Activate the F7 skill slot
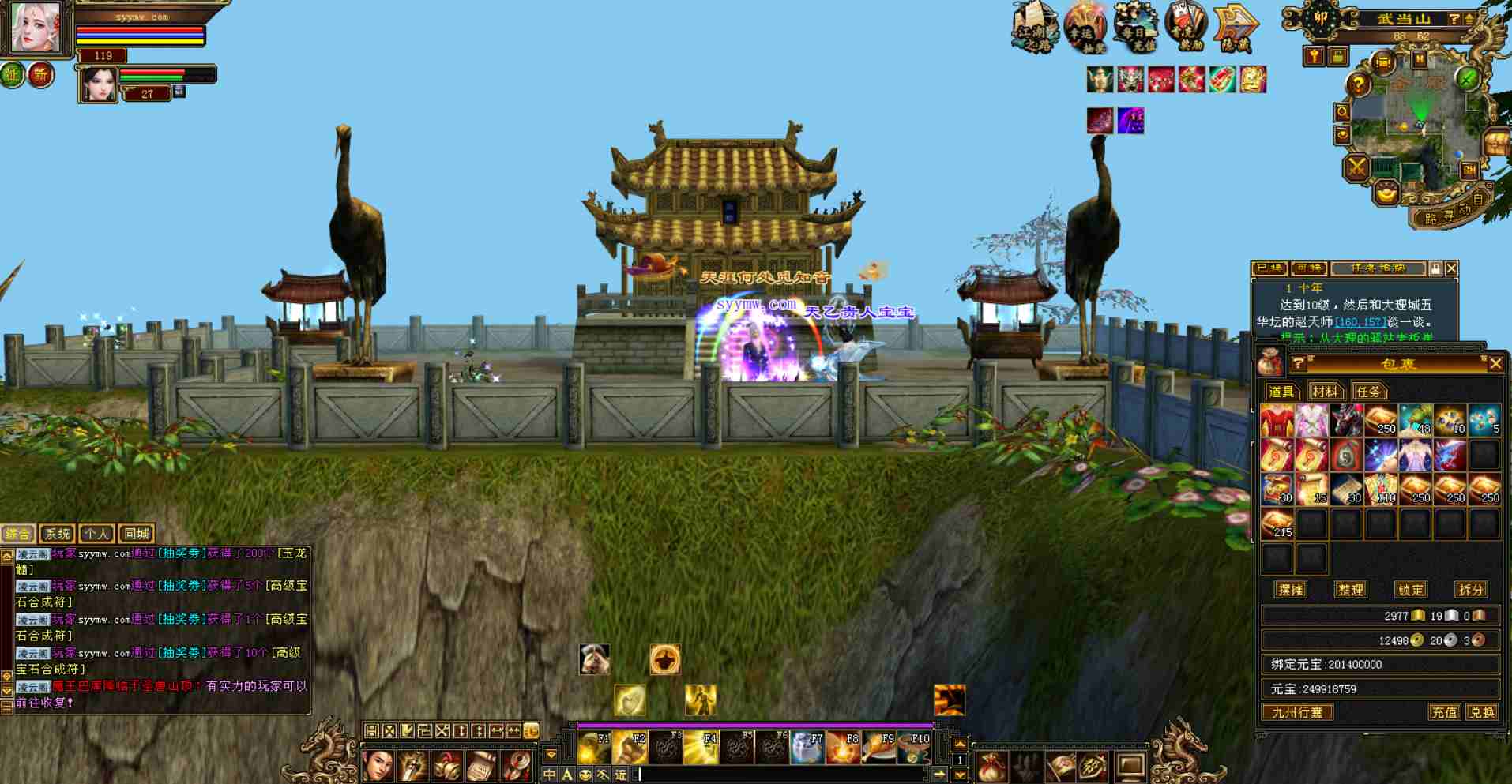This screenshot has height=784, width=1512. [808, 747]
